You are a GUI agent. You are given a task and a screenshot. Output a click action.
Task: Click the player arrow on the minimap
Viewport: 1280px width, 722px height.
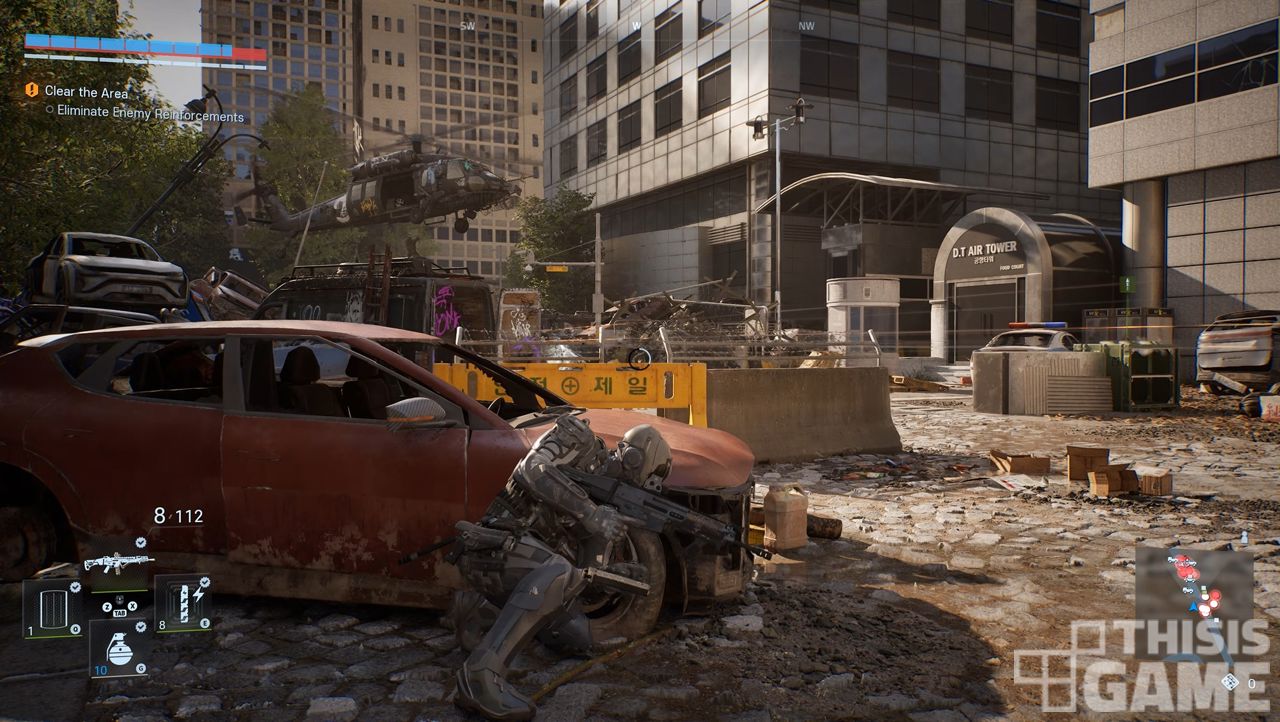tap(1195, 607)
